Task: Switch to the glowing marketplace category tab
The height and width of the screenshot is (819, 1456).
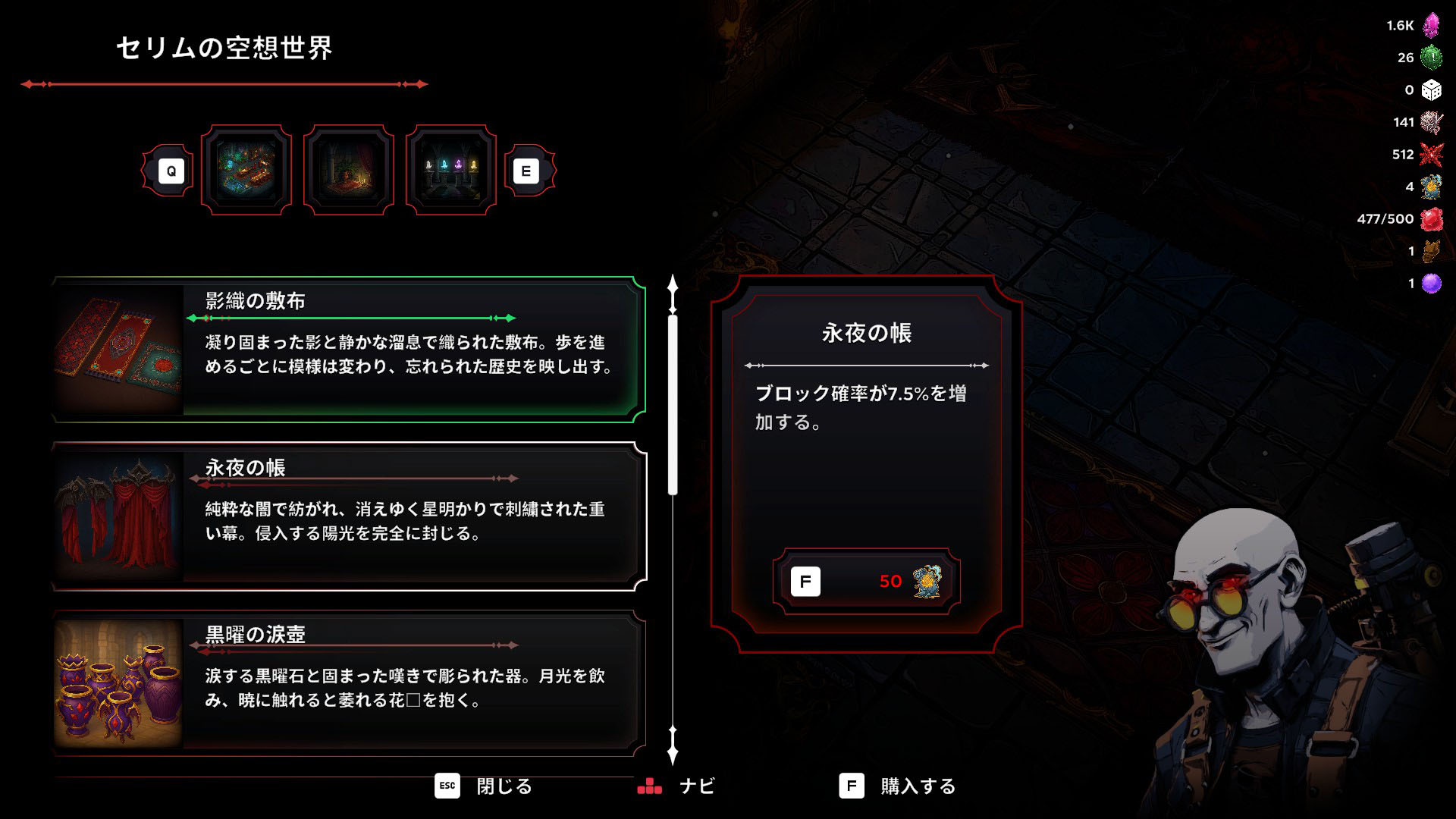Action: (247, 170)
